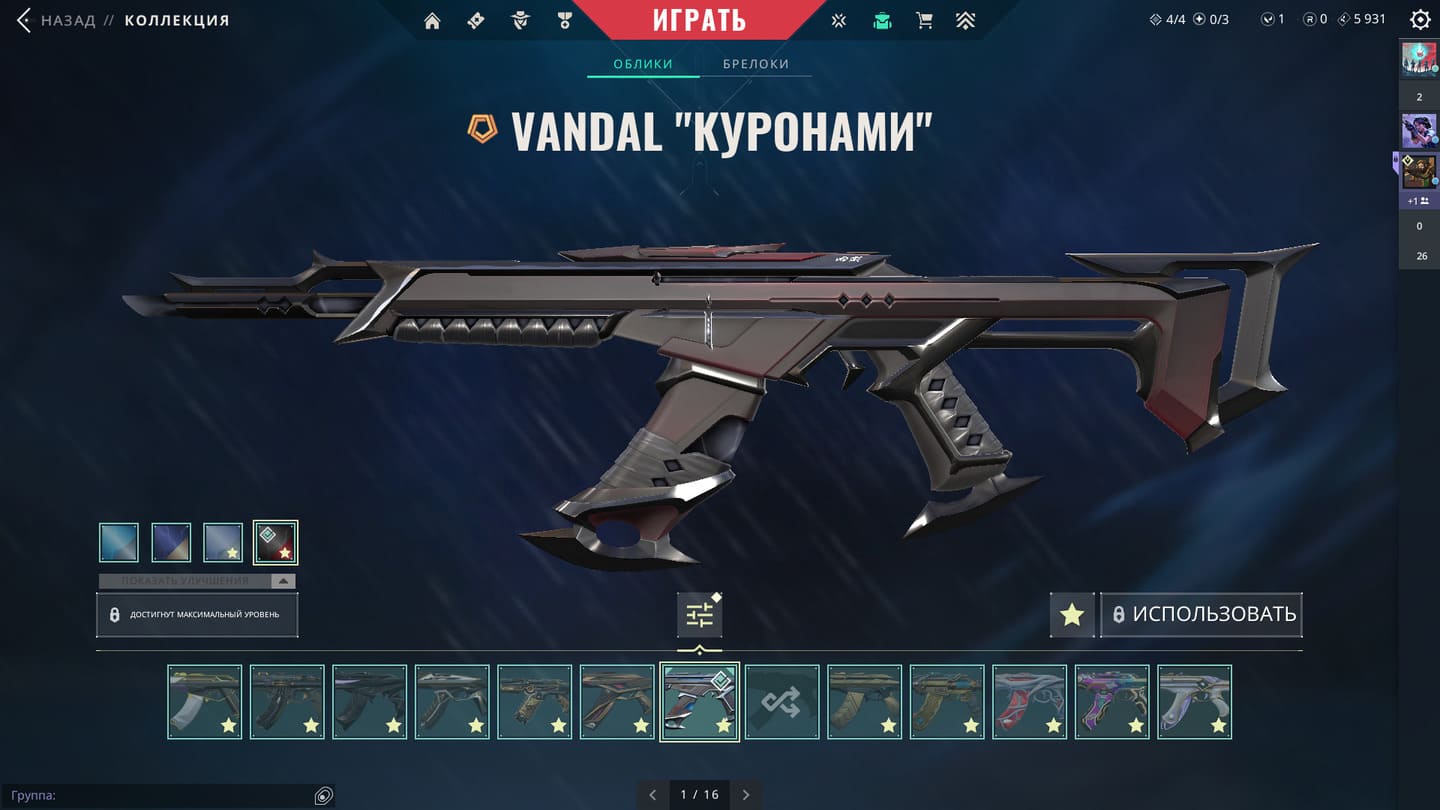Select the random skin shuffle tile
The height and width of the screenshot is (810, 1440).
click(x=782, y=702)
